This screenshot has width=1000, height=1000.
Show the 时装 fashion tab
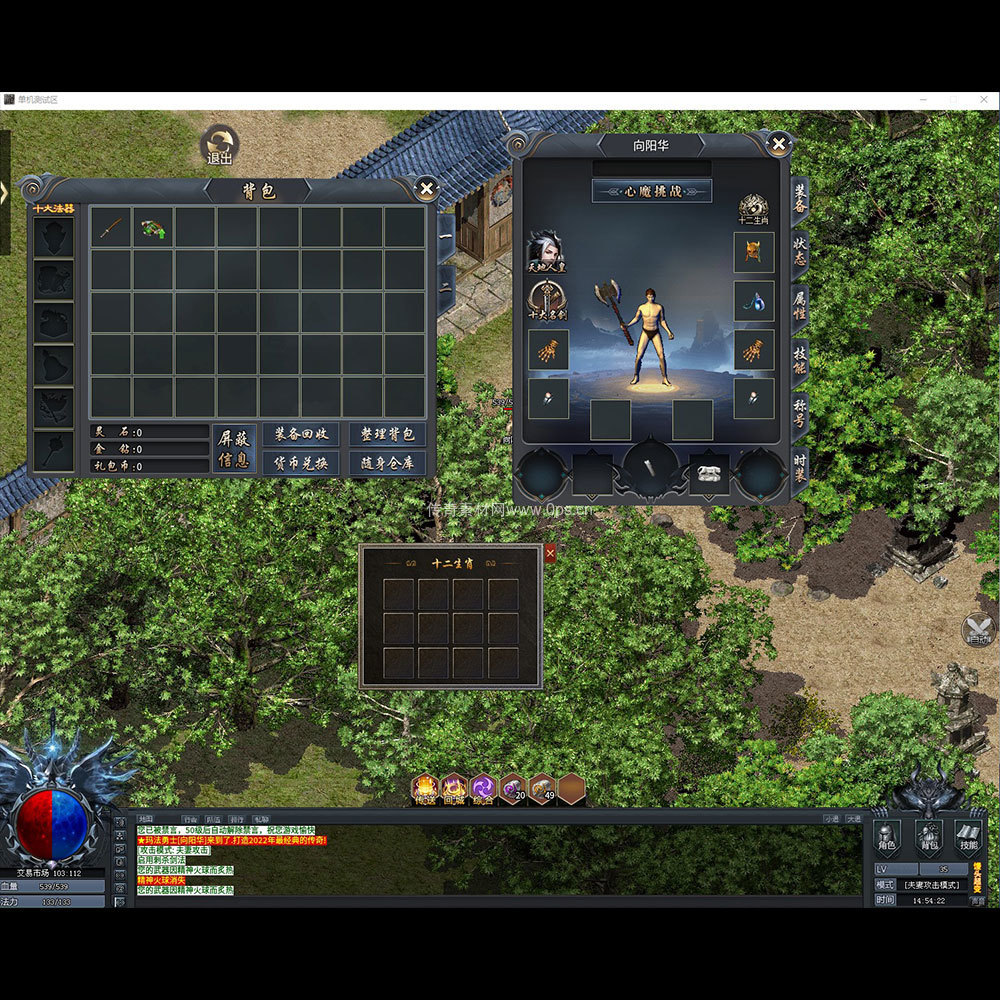[800, 467]
